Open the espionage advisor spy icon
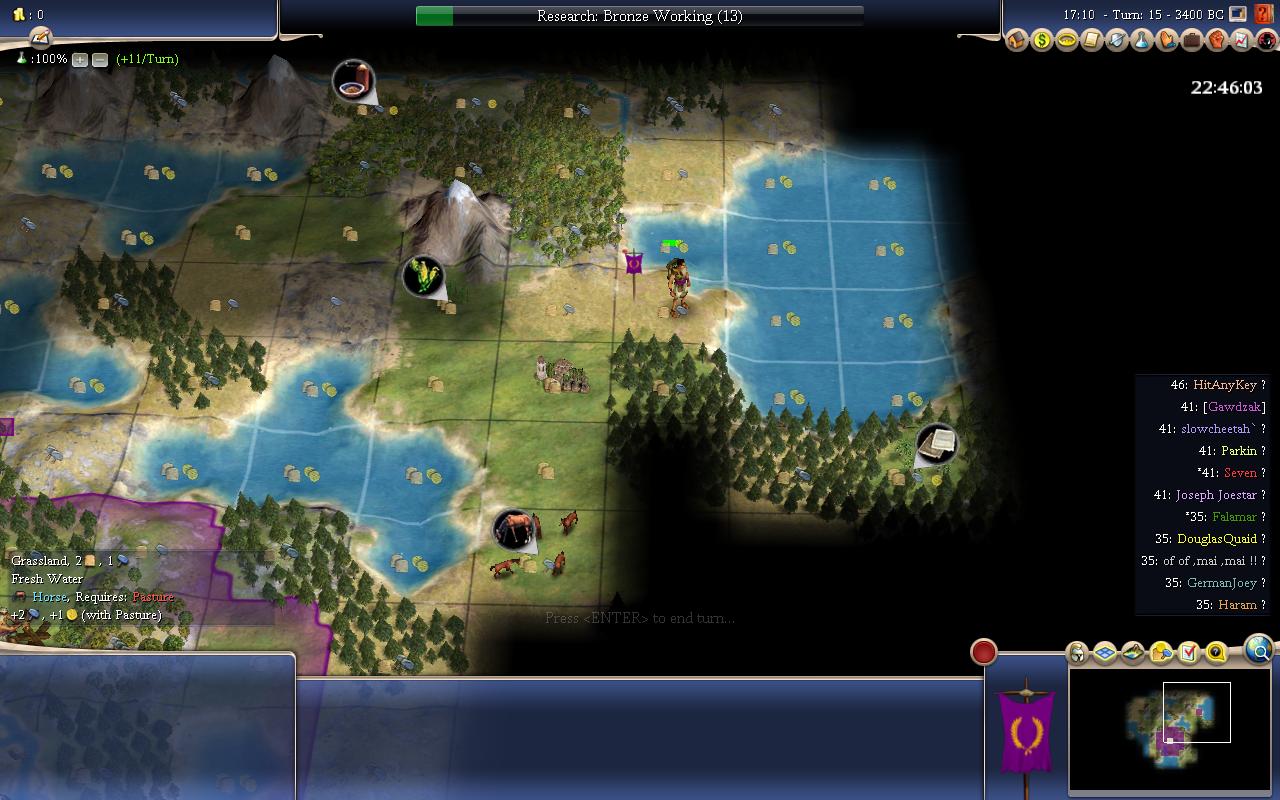Image resolution: width=1280 pixels, height=800 pixels. 1266,41
